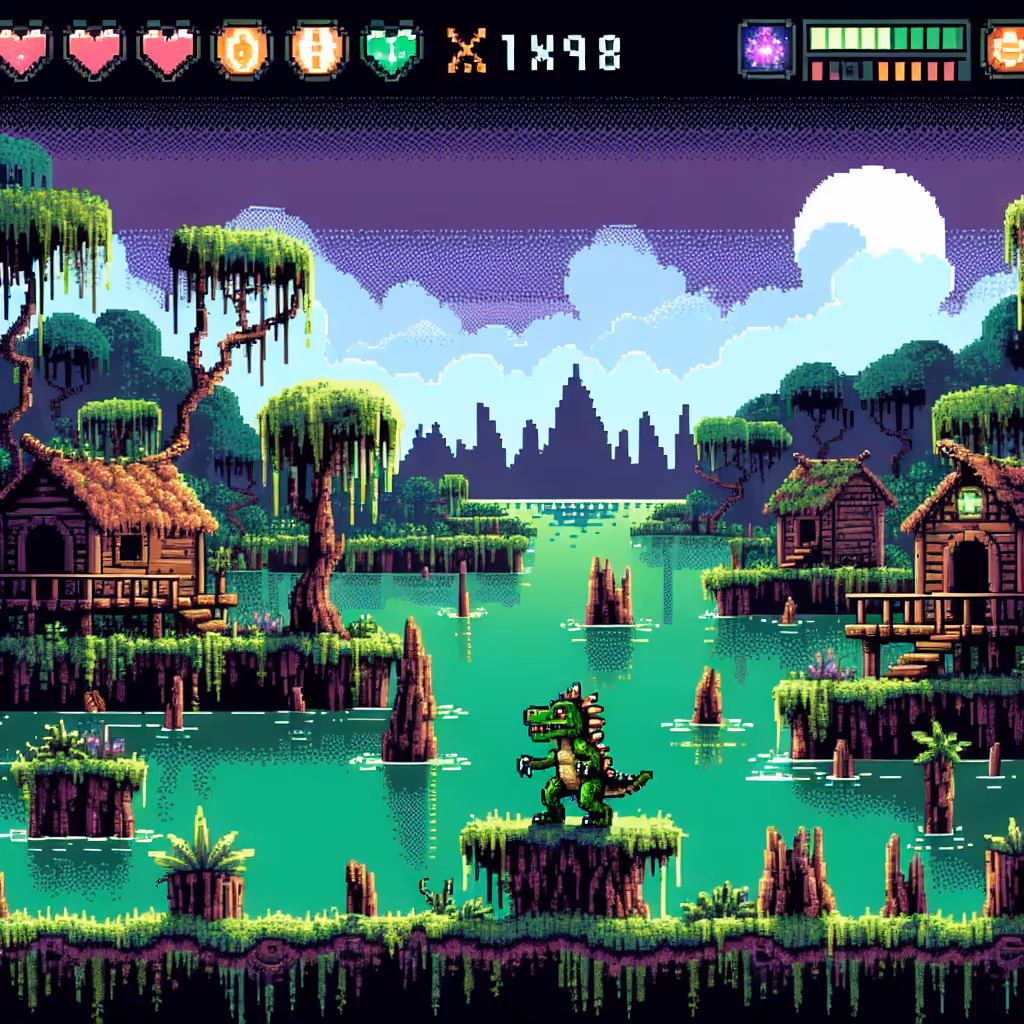
Task: Click the green heart gem icon
Action: pyautogui.click(x=391, y=49)
